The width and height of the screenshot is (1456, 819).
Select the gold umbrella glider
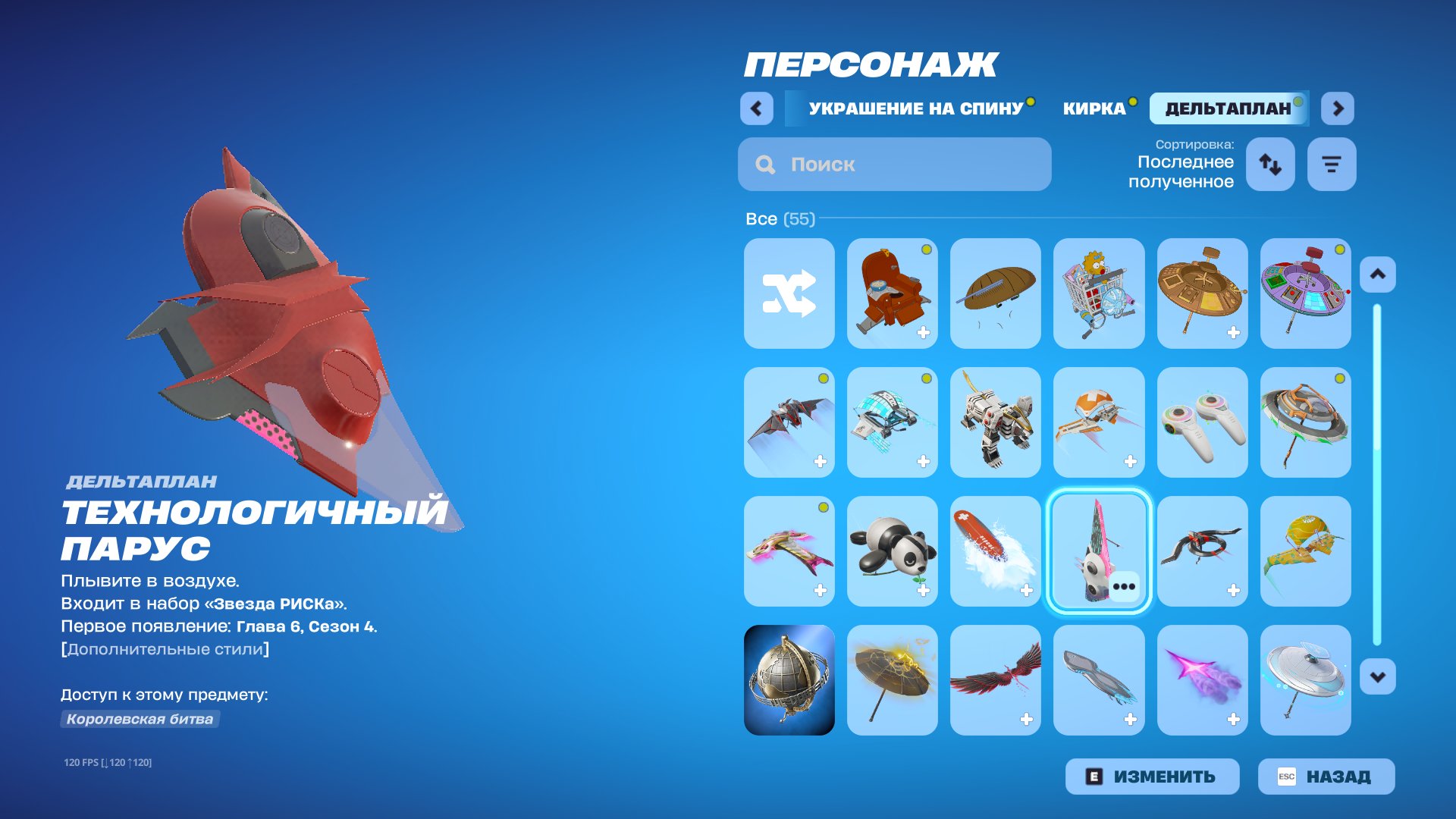(892, 680)
